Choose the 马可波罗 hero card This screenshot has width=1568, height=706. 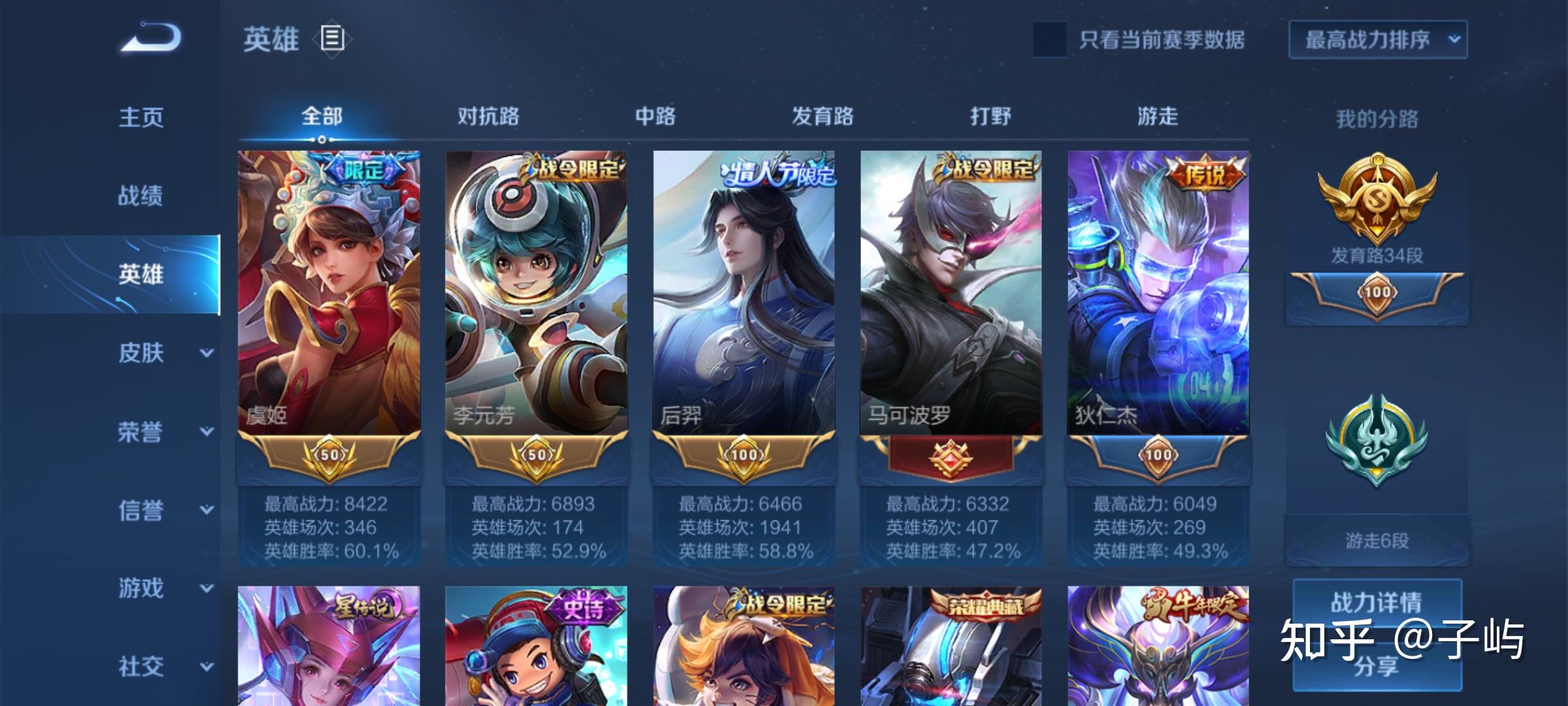pyautogui.click(x=951, y=294)
